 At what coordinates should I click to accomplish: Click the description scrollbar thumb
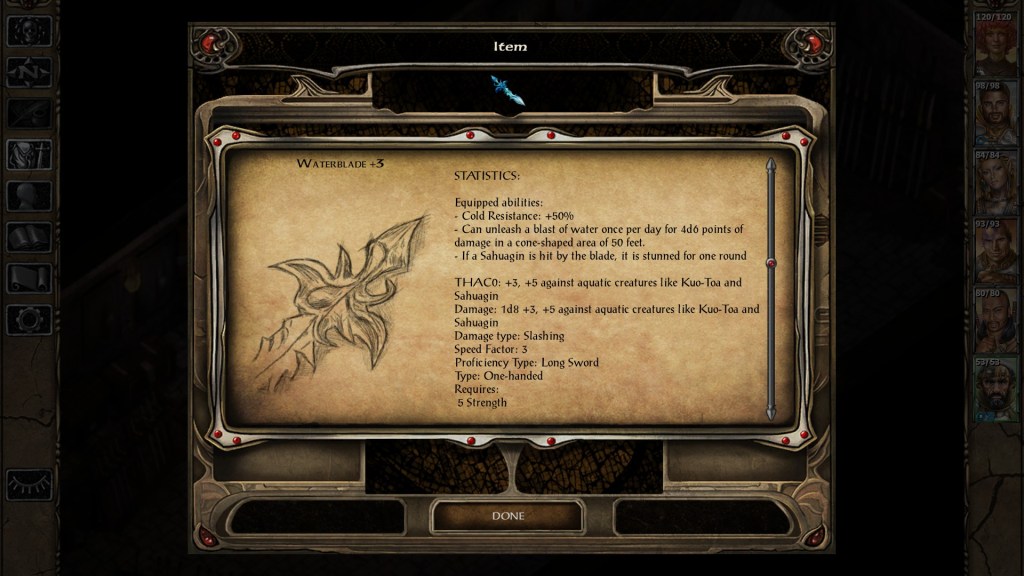771,262
